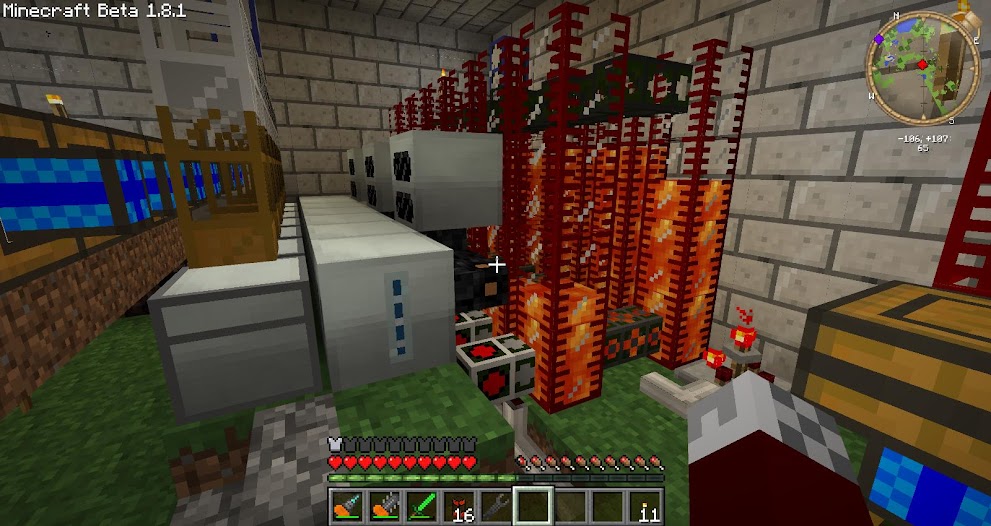991x526 pixels.
Task: Click the highlighted empty hotbar slot
Action: (534, 507)
